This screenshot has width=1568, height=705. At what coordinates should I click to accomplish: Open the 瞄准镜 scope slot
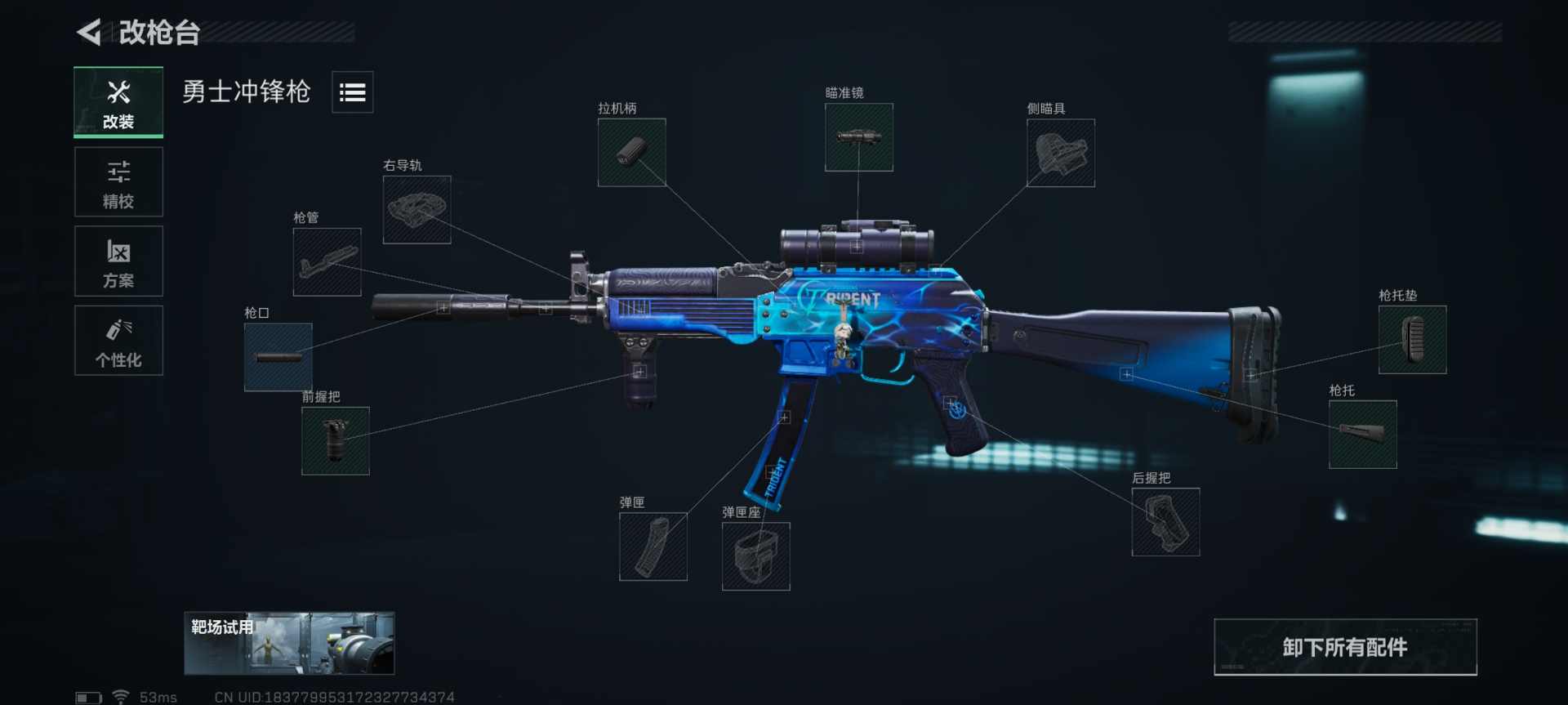[x=858, y=137]
